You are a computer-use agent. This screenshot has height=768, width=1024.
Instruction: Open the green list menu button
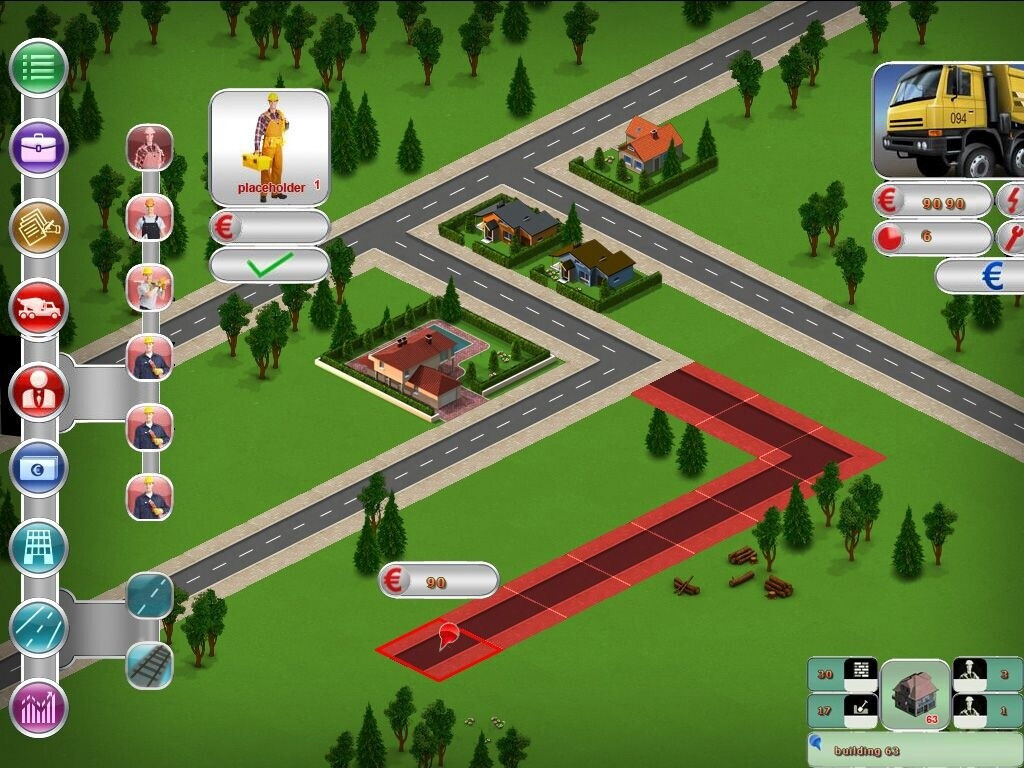(38, 68)
